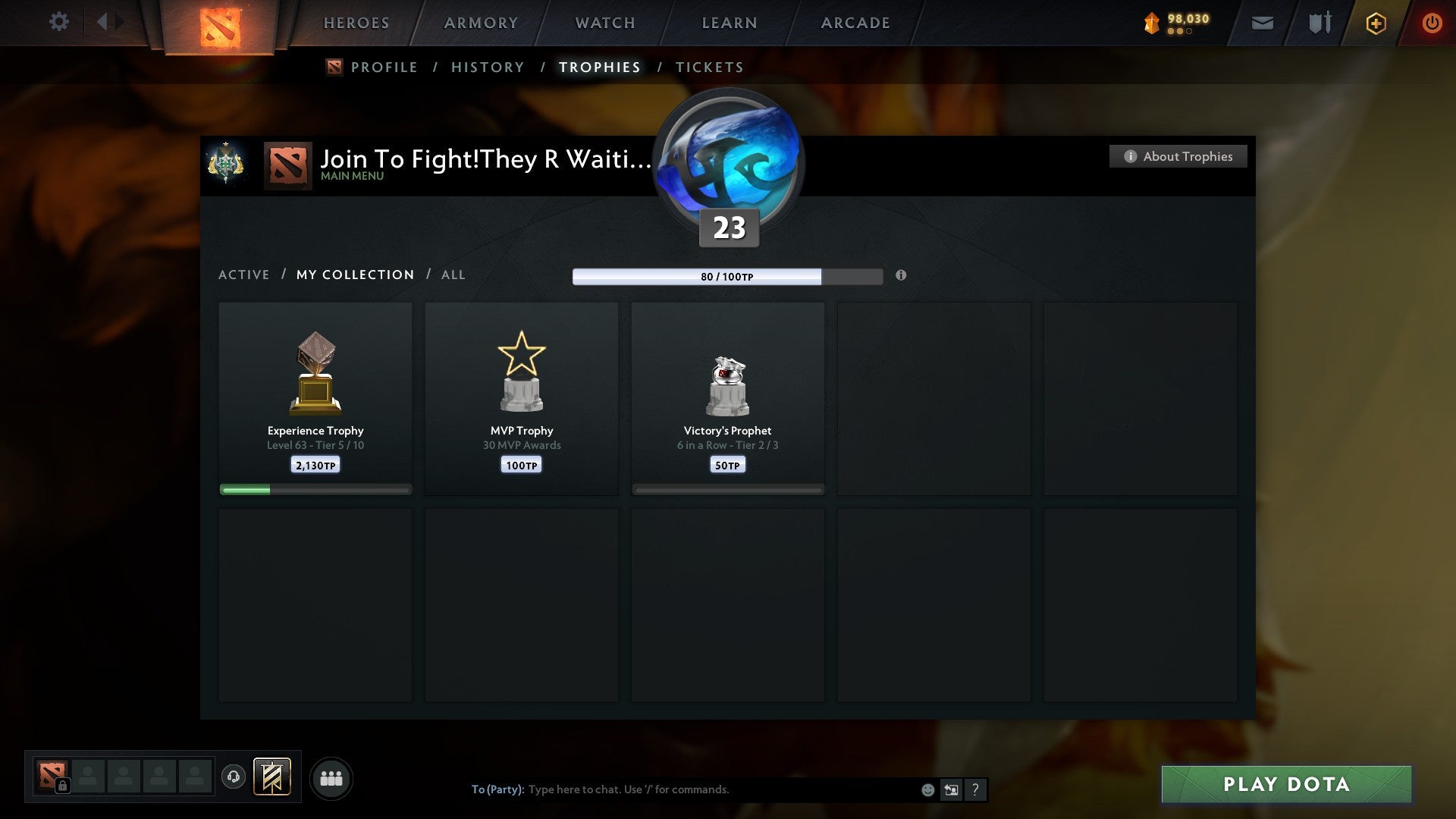The height and width of the screenshot is (819, 1456).
Task: Open the friends list icon near the chat bar
Action: [331, 777]
